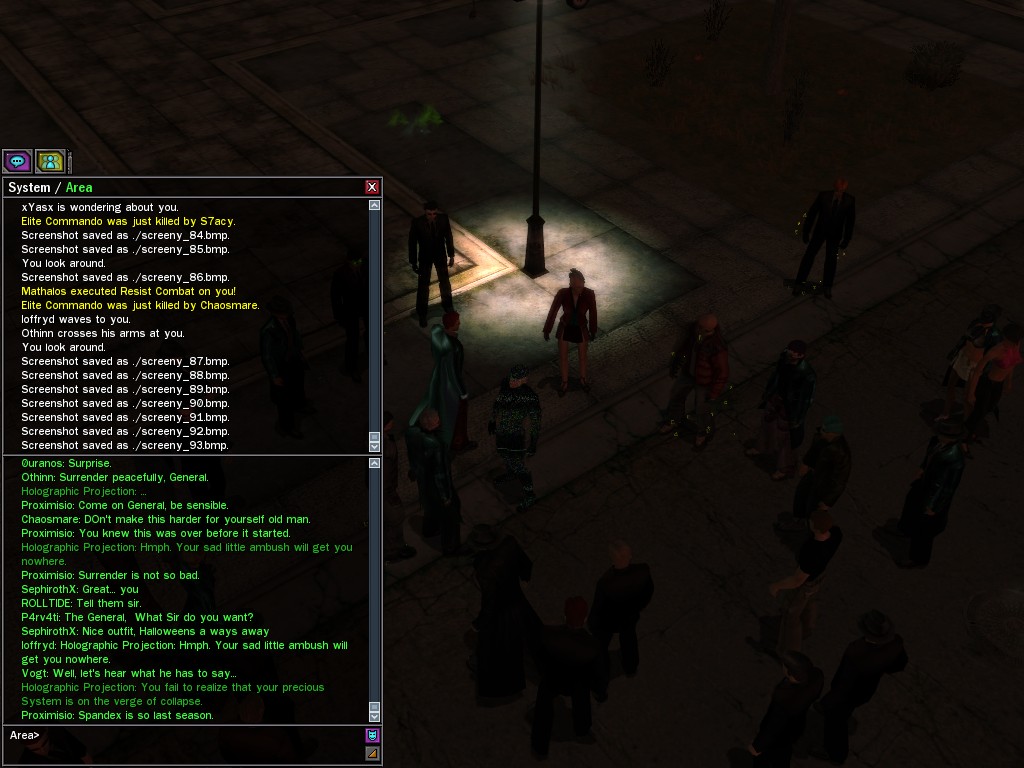Select the System tab label in chat header
The image size is (1024, 768).
(x=29, y=187)
